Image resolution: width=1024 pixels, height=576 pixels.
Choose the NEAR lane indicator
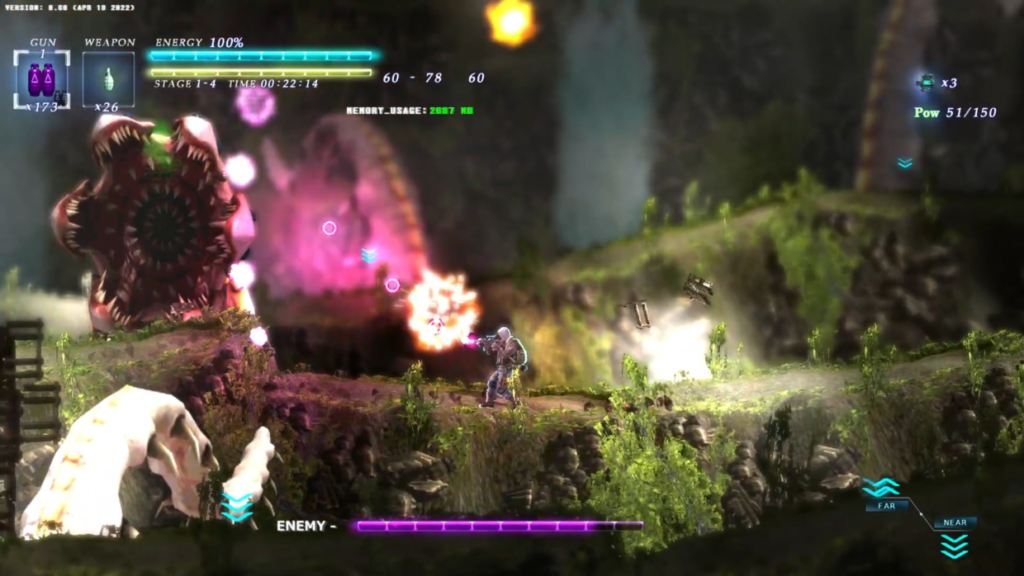tap(954, 523)
